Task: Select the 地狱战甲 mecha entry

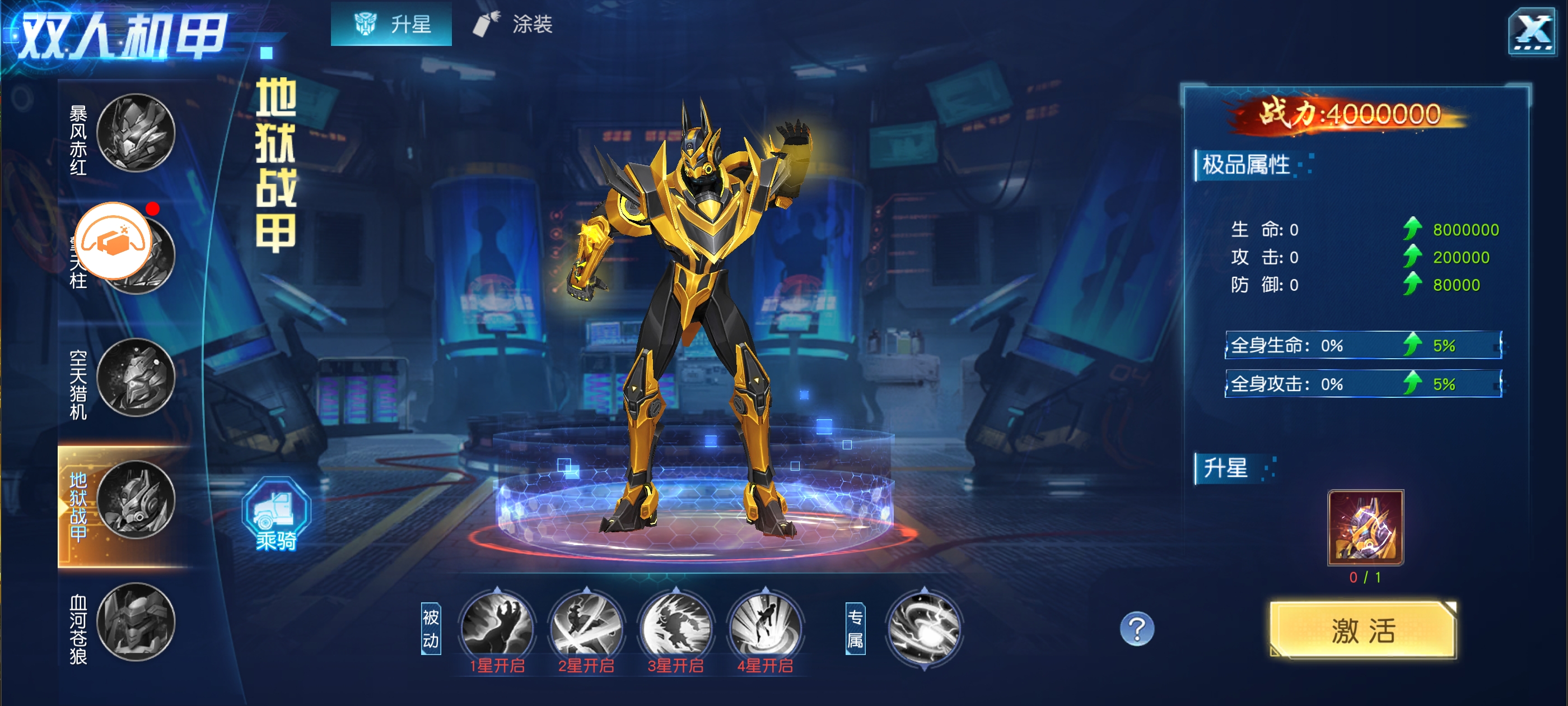Action: 136,500
